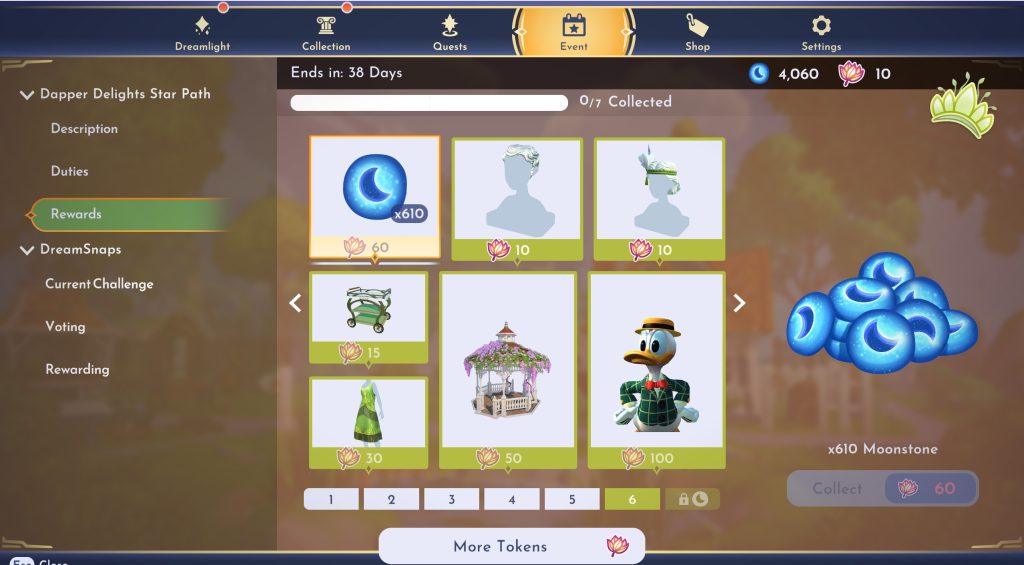Viewport: 1024px width, 565px height.
Task: View the Star Path Duties
Action: (70, 171)
